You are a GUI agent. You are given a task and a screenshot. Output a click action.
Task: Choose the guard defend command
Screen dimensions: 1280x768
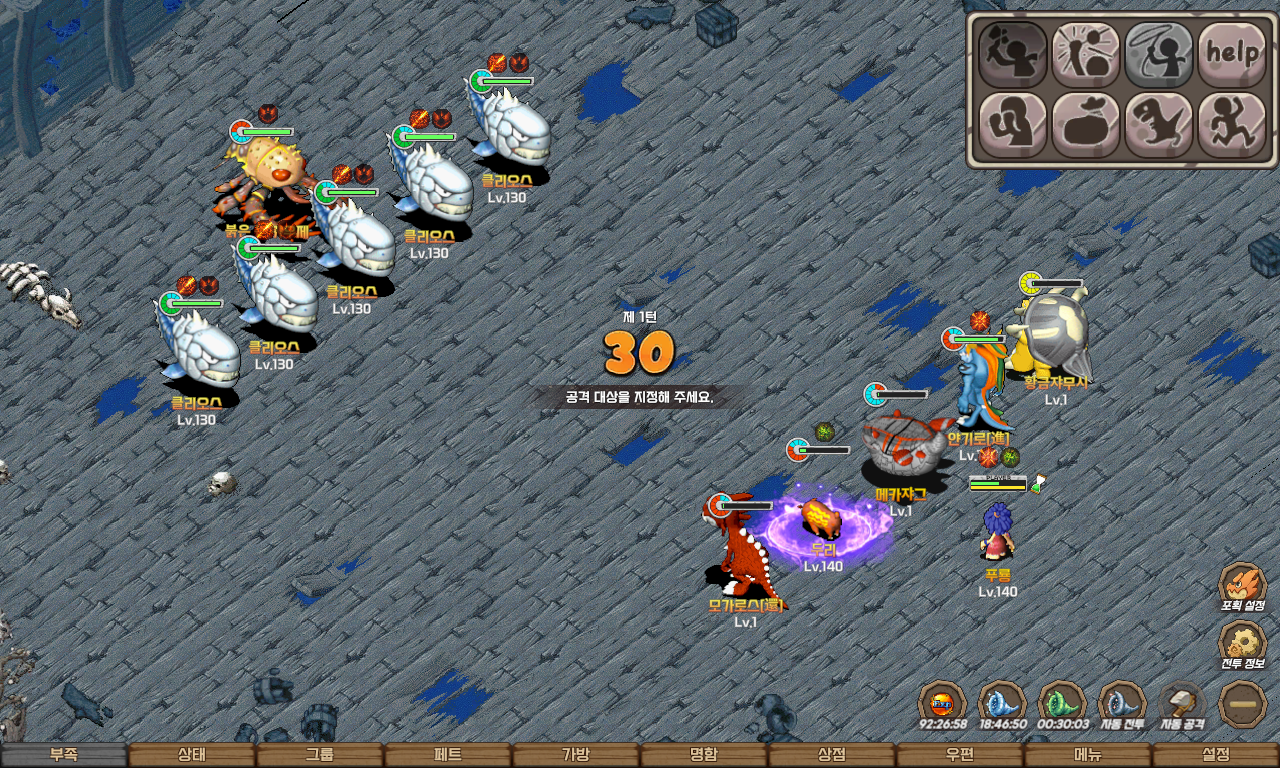click(x=1012, y=125)
